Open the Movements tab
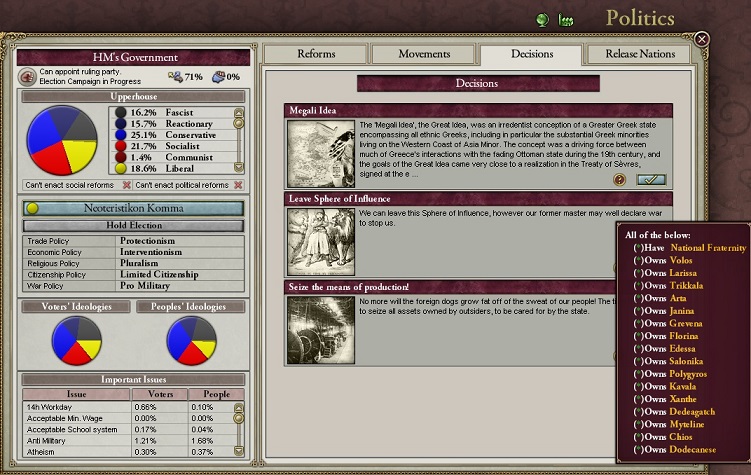The width and height of the screenshot is (751, 475). (x=424, y=54)
